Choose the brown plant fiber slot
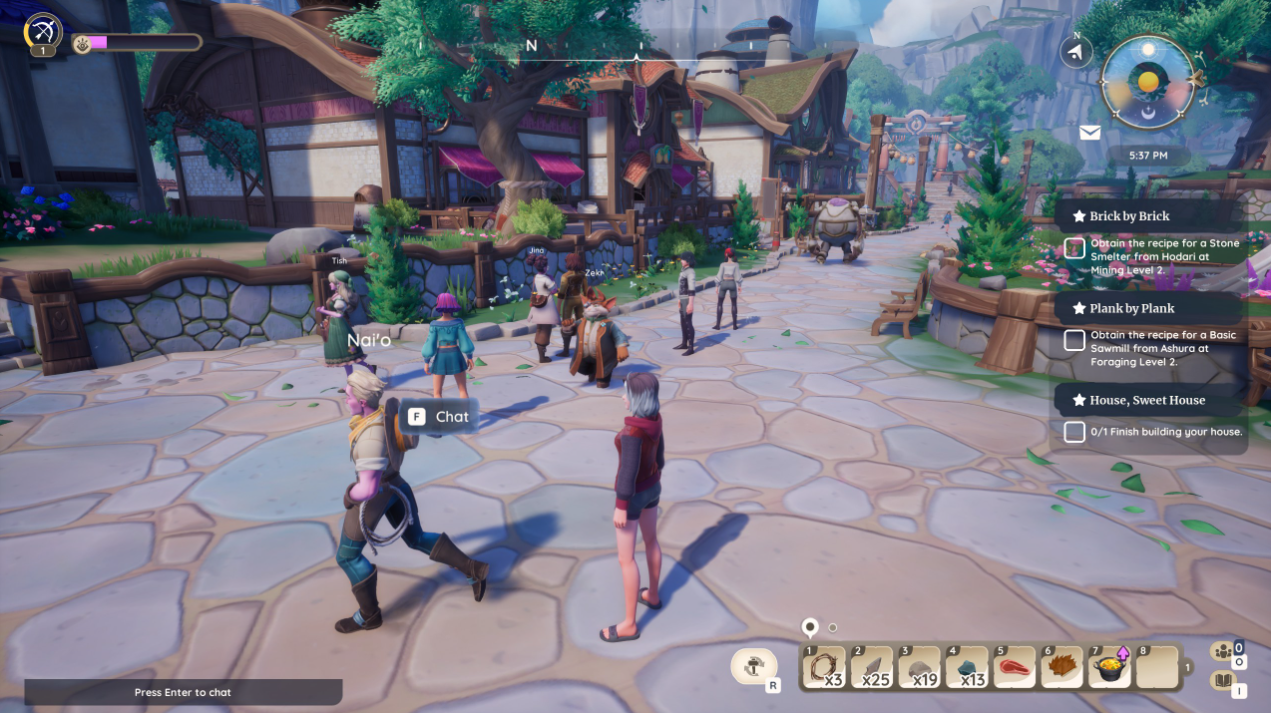Image resolution: width=1271 pixels, height=713 pixels. (x=1061, y=667)
